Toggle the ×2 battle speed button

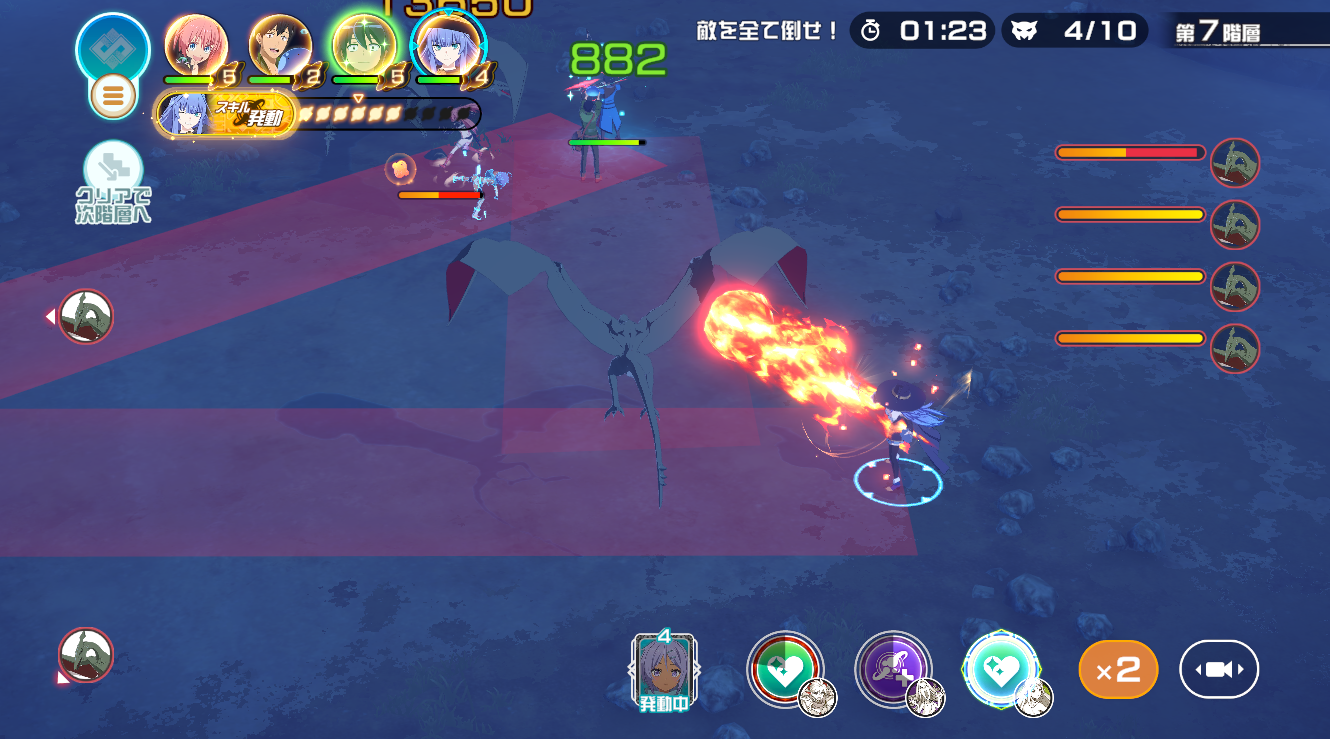(1118, 669)
